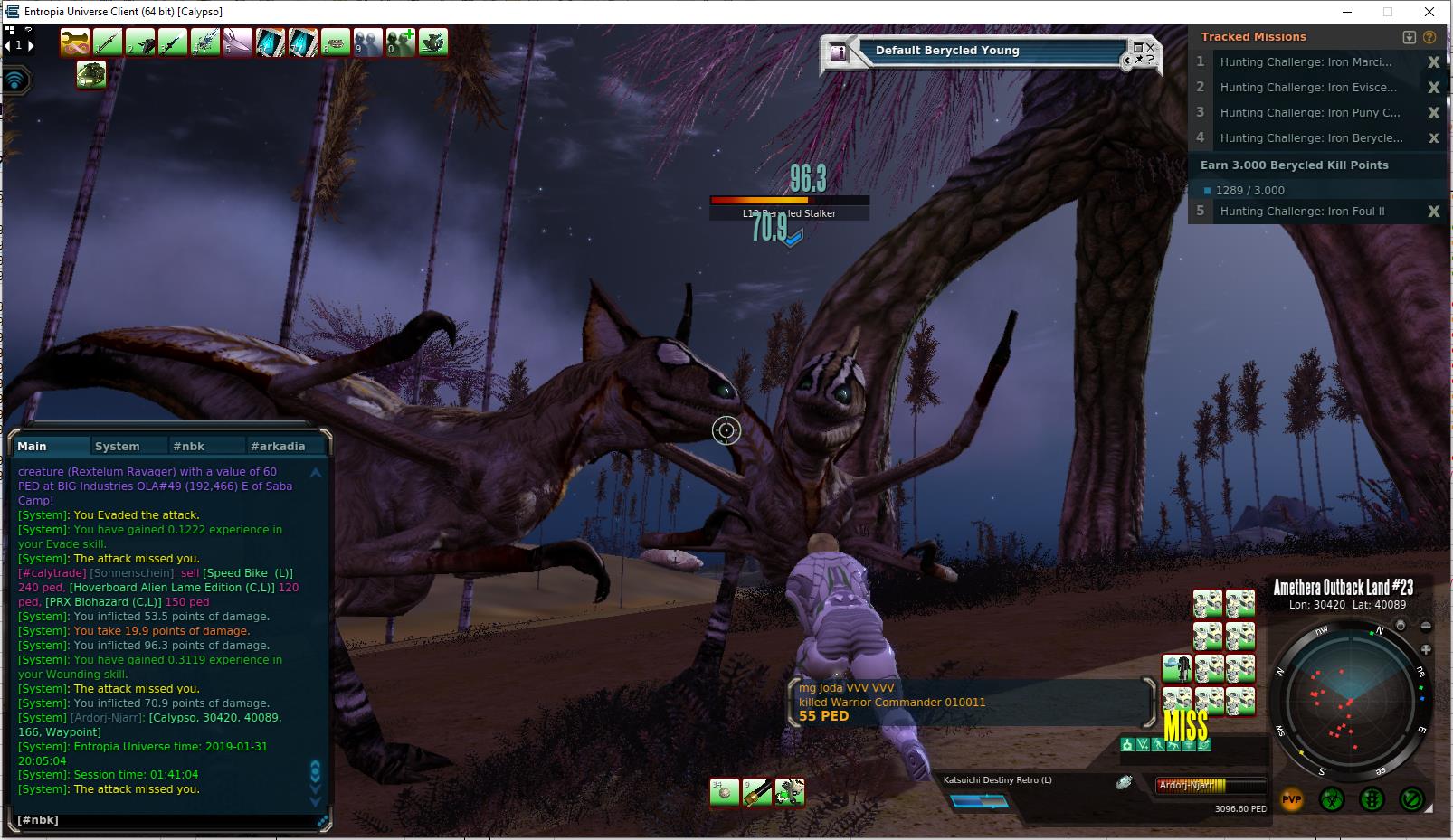1453x840 pixels.
Task: Switch to the System chat tab
Action: tap(118, 446)
